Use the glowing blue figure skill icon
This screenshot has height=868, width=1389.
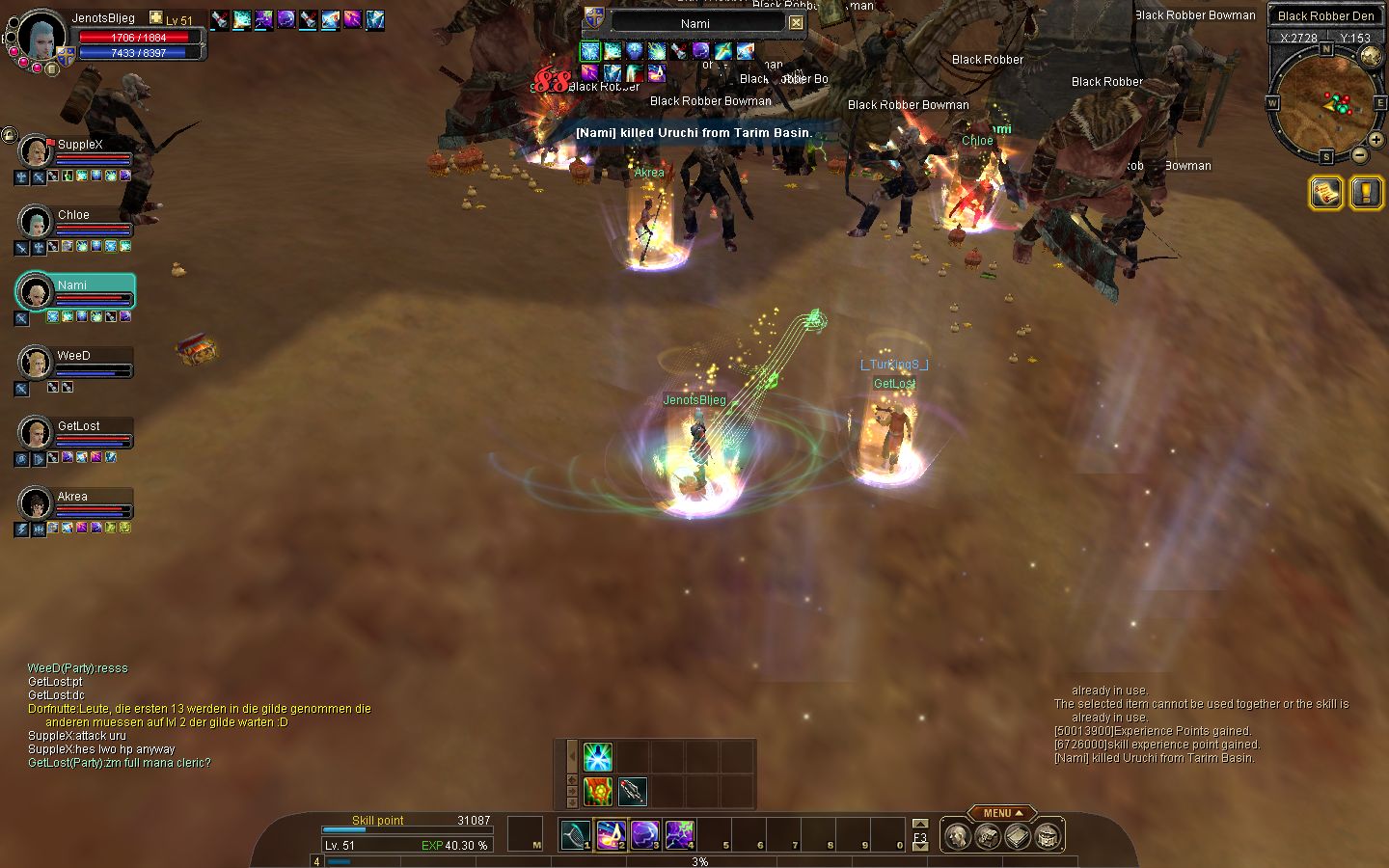click(598, 757)
